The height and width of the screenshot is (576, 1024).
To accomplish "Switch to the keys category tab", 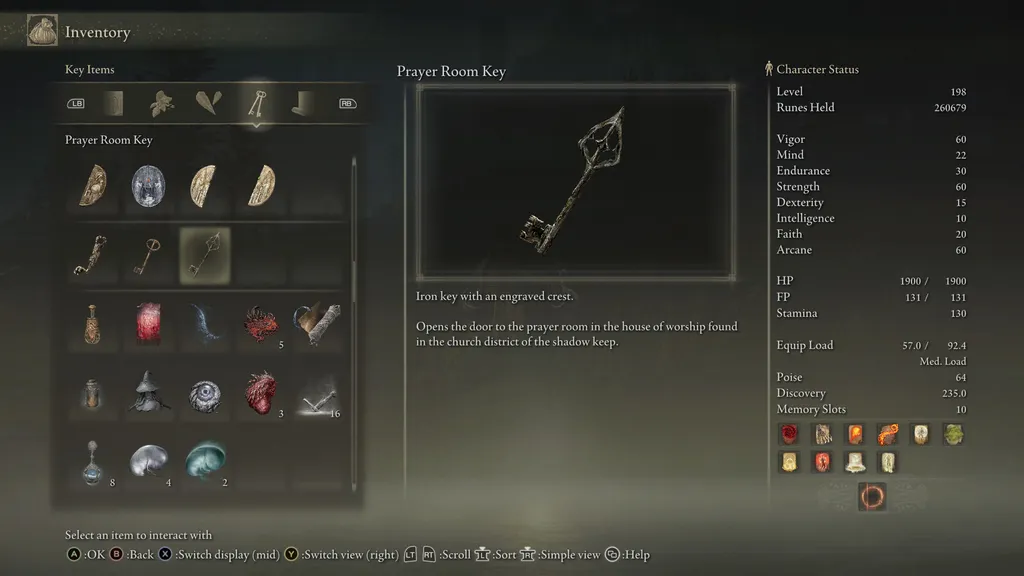I will point(257,102).
